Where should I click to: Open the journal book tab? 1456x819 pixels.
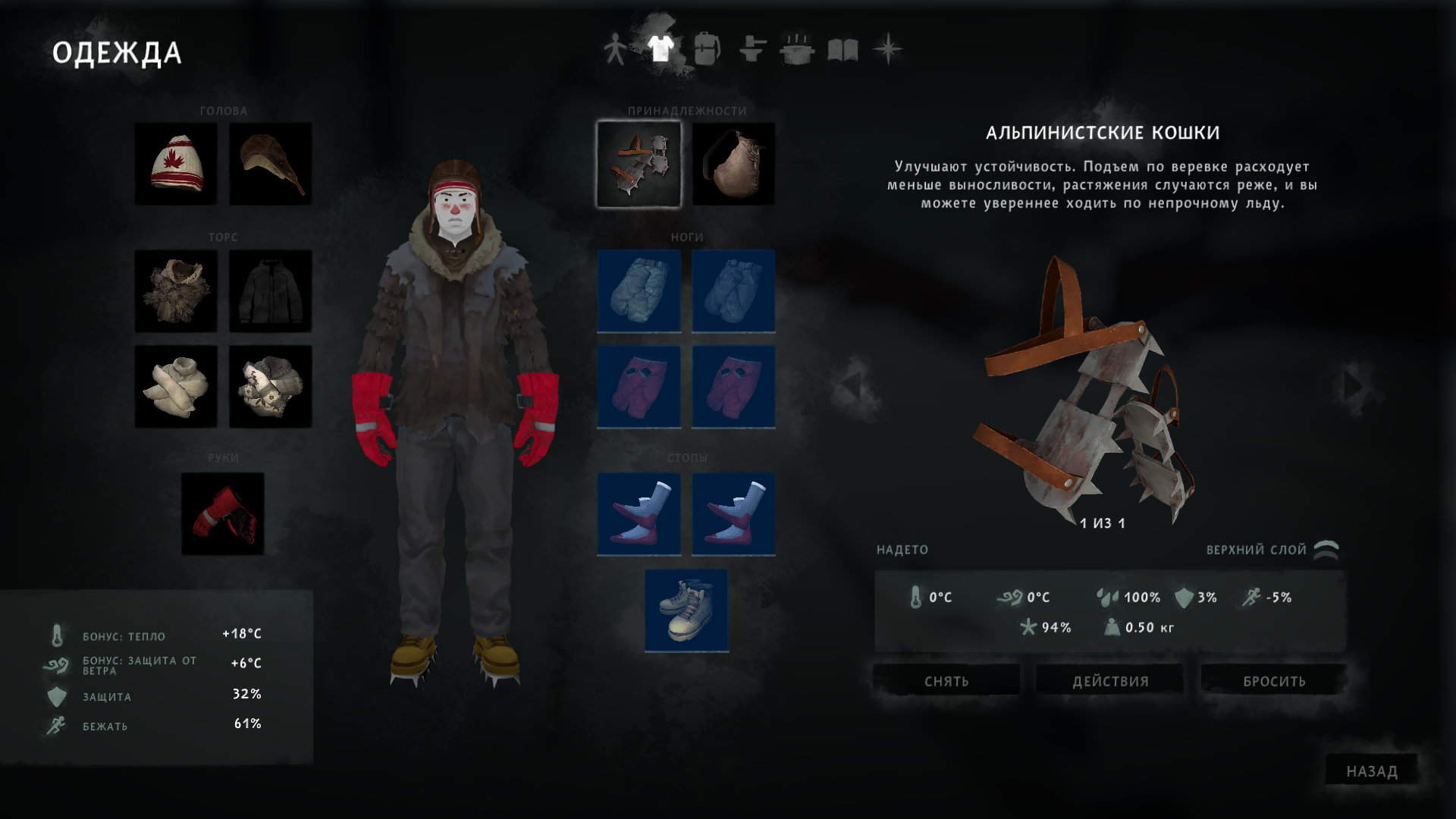coord(843,50)
